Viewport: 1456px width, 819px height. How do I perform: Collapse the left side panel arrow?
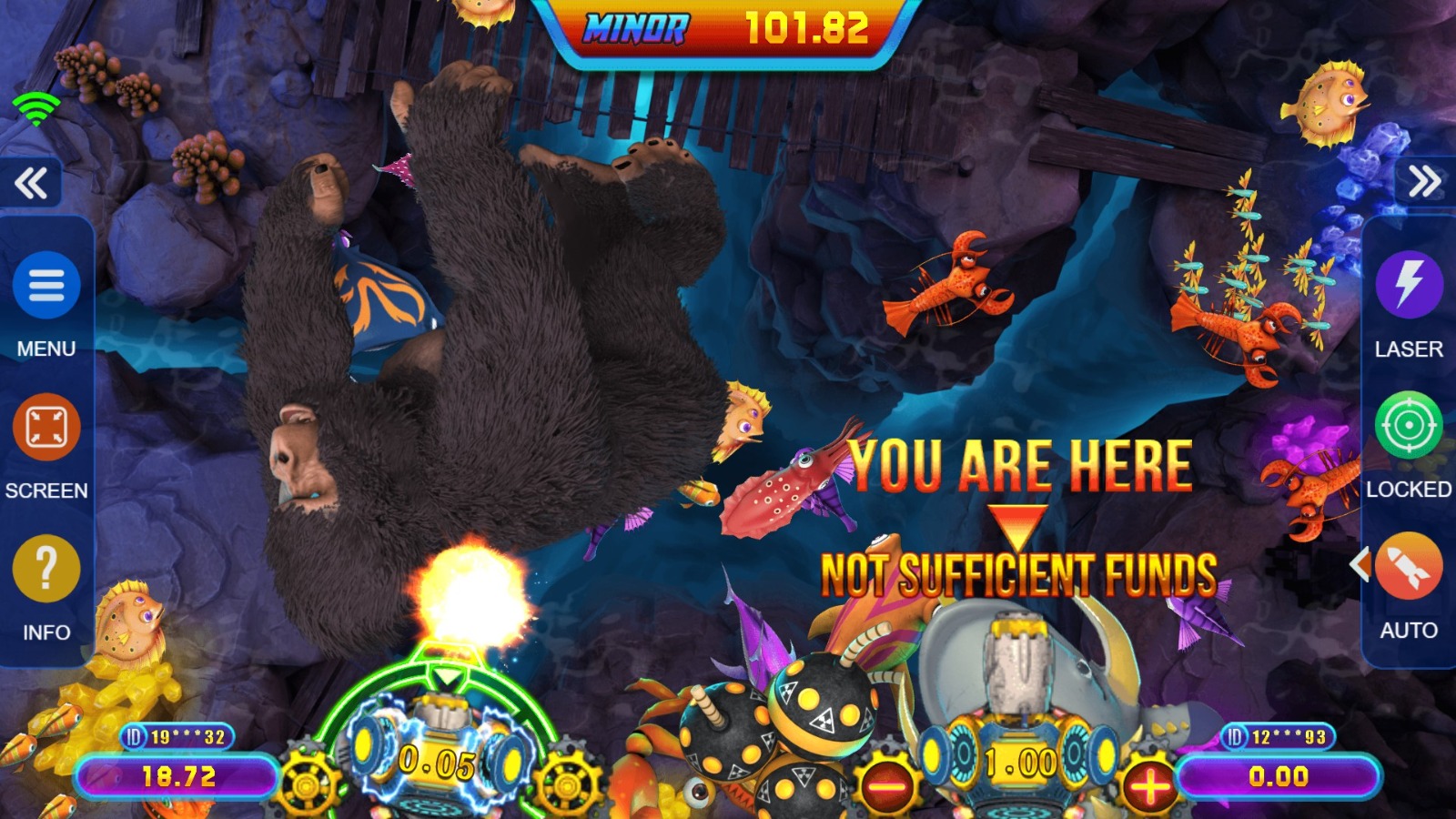click(x=31, y=183)
